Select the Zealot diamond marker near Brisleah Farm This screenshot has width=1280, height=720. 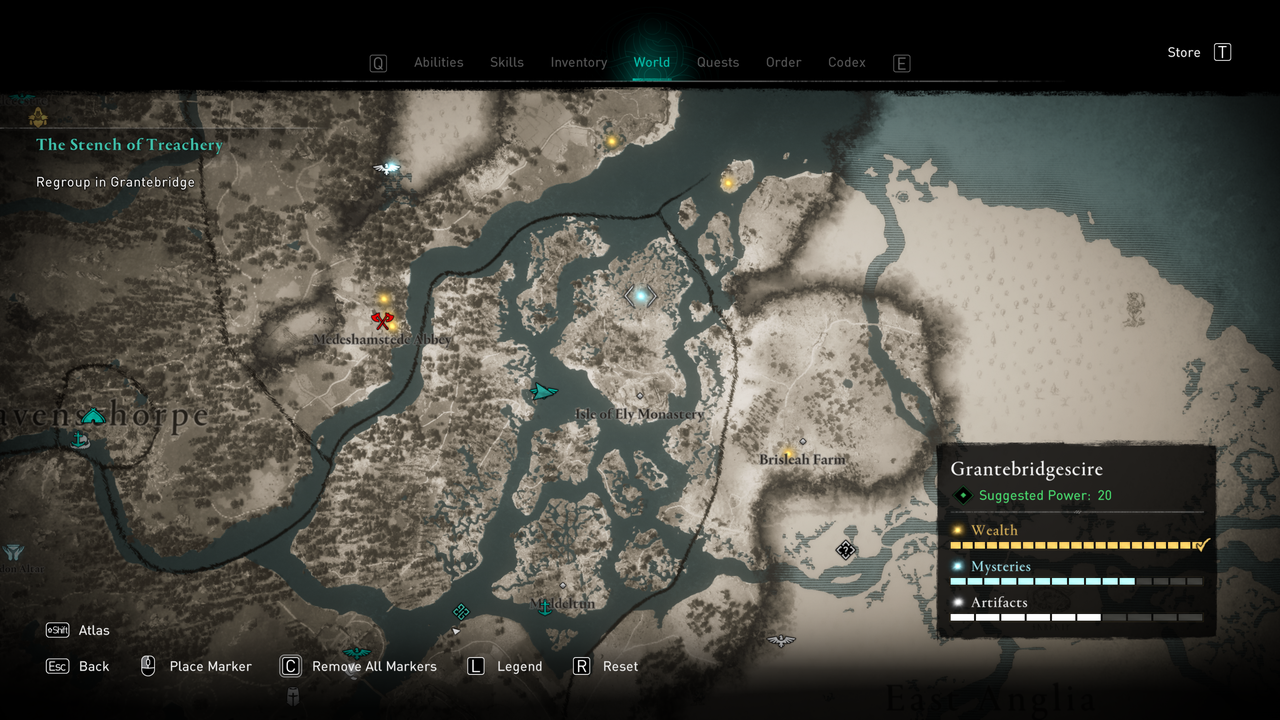(x=844, y=549)
